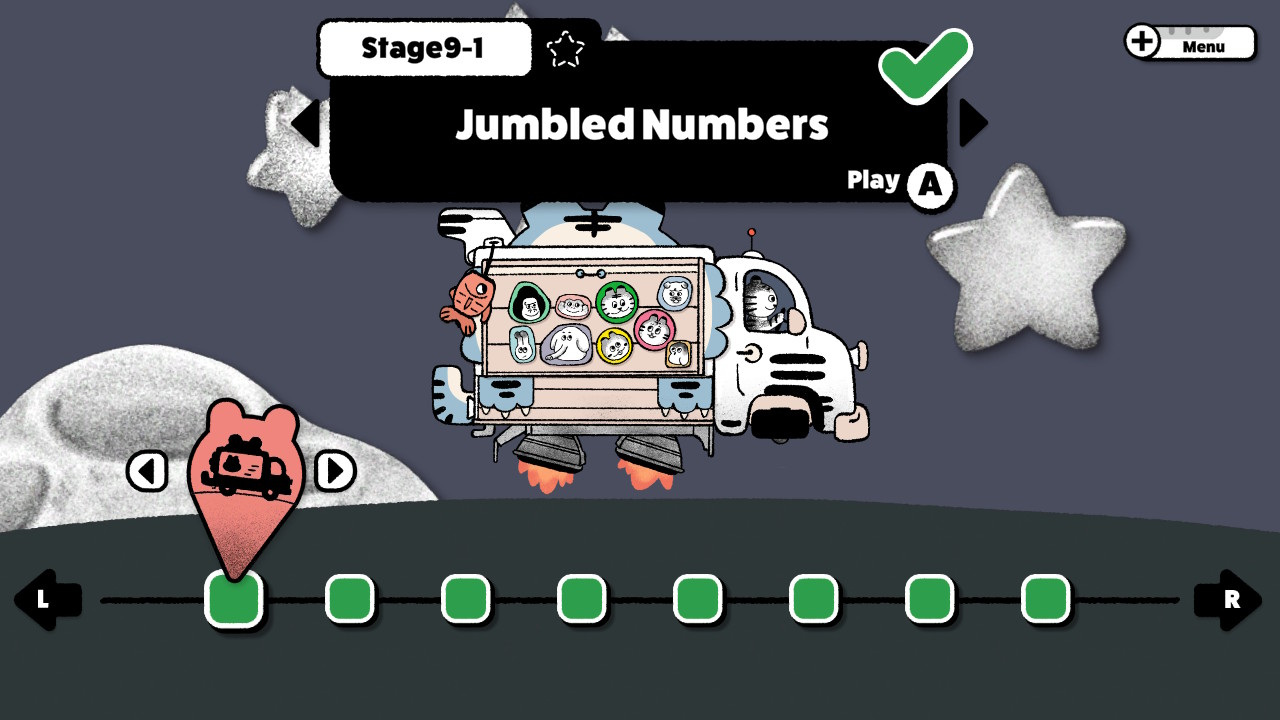Viewport: 1280px width, 720px height.
Task: Select the rabbit icon on the truck panel
Action: (x=524, y=346)
